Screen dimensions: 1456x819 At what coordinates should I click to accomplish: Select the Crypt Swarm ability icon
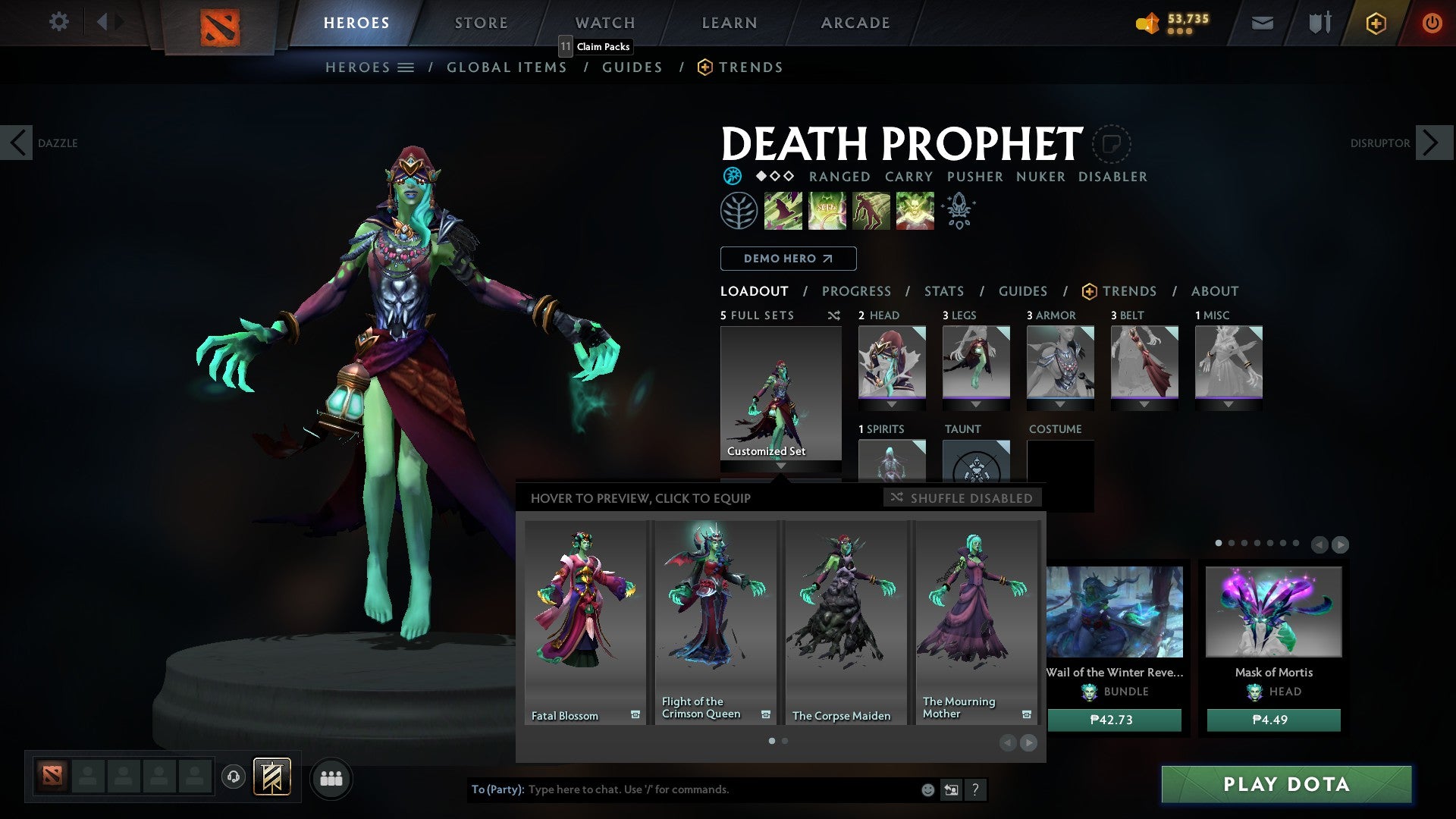coord(783,210)
